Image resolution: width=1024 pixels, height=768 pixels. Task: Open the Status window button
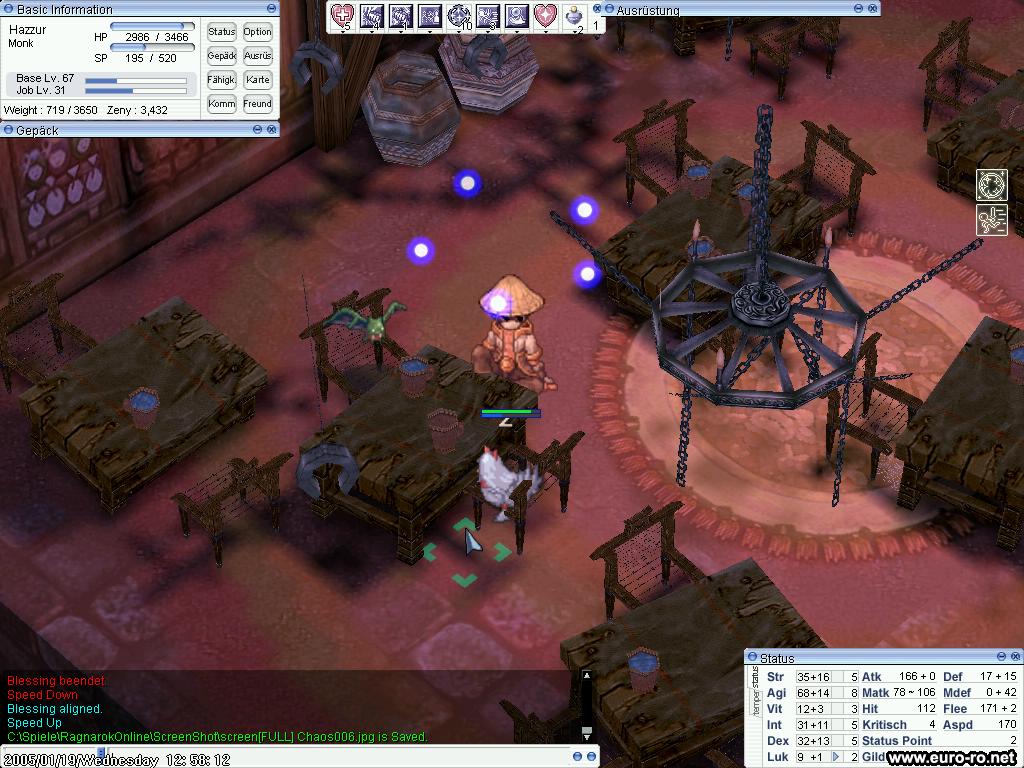tap(222, 32)
